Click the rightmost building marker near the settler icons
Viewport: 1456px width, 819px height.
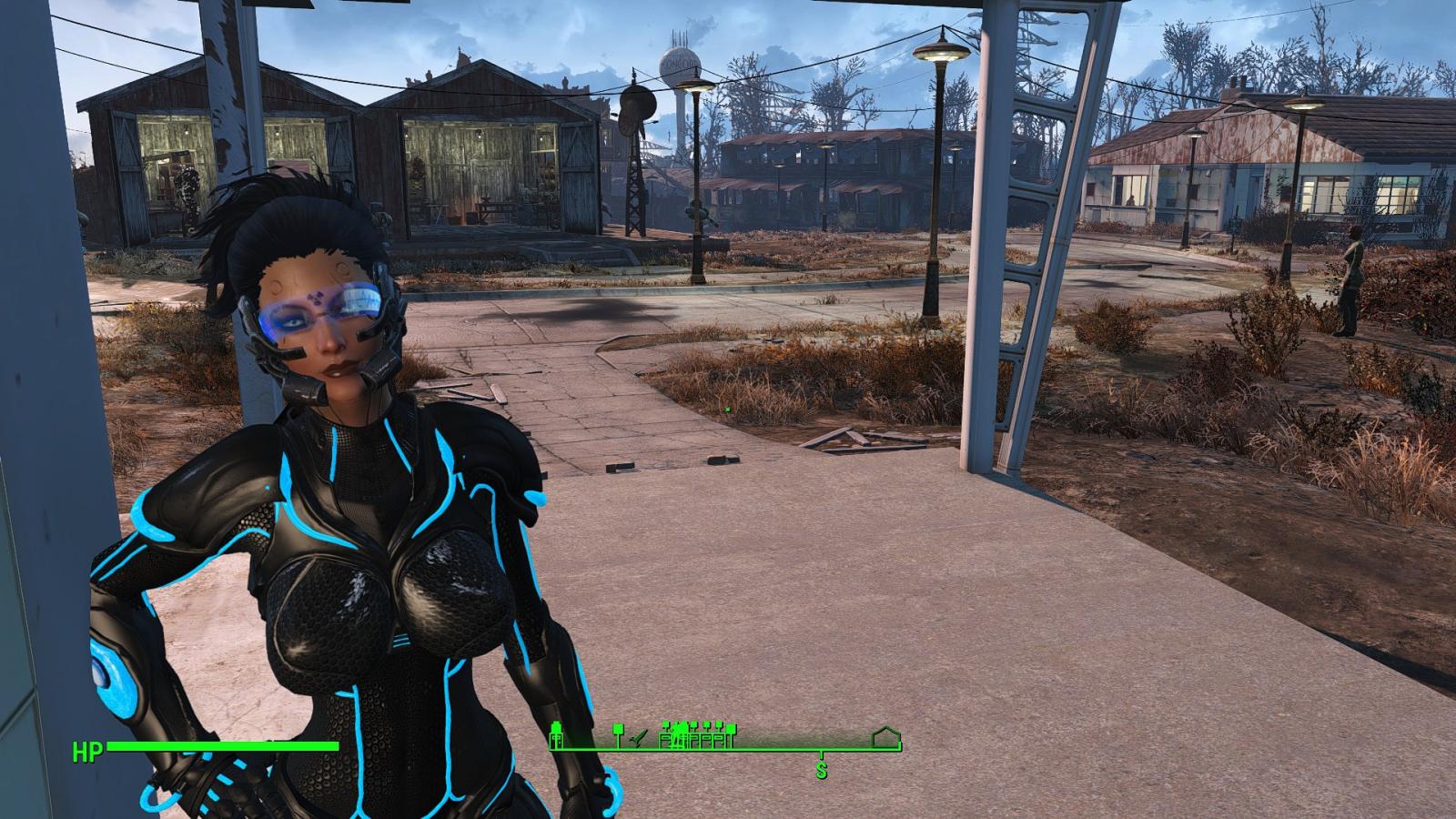coord(731,733)
